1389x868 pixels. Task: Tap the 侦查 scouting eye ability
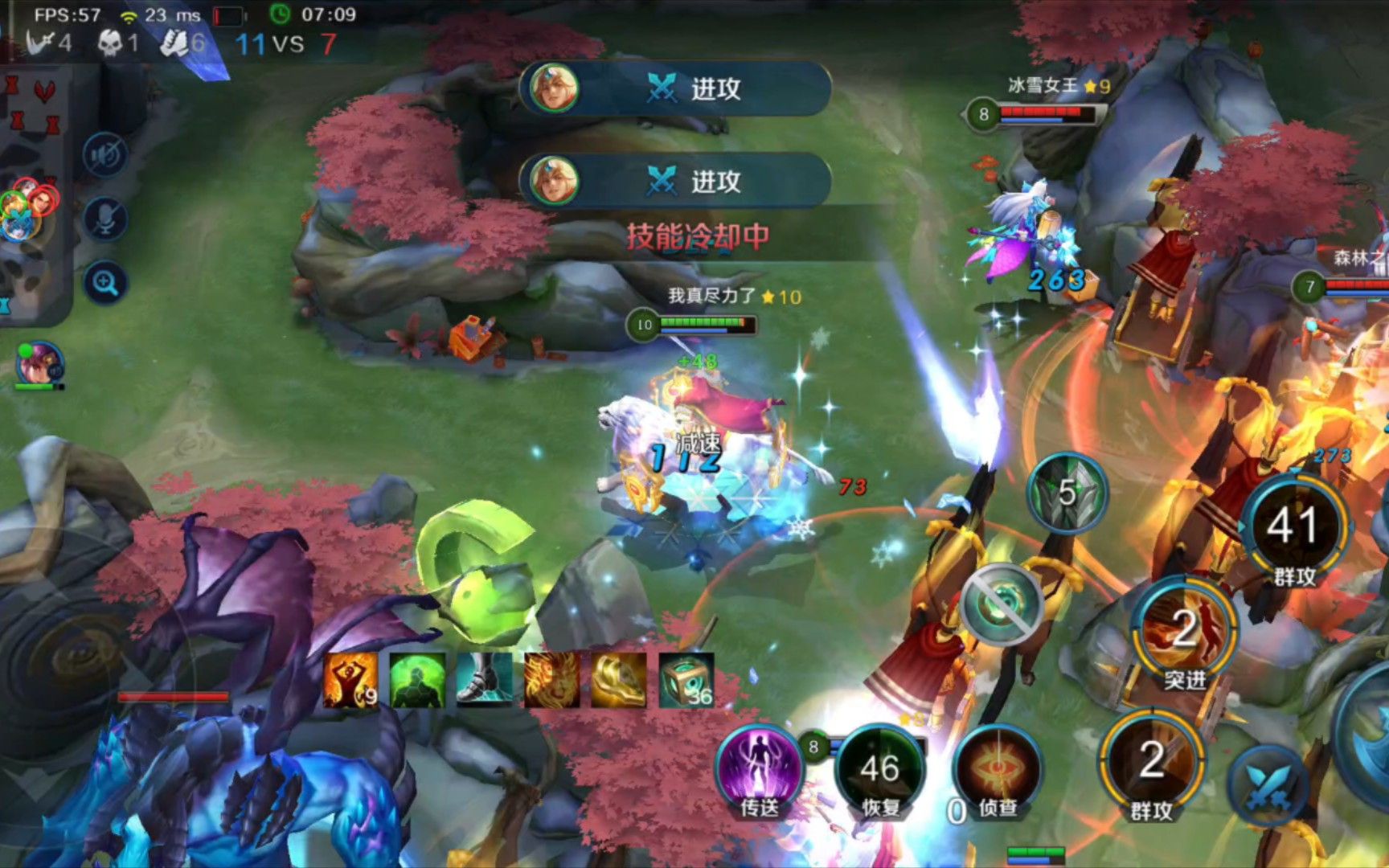tap(998, 770)
